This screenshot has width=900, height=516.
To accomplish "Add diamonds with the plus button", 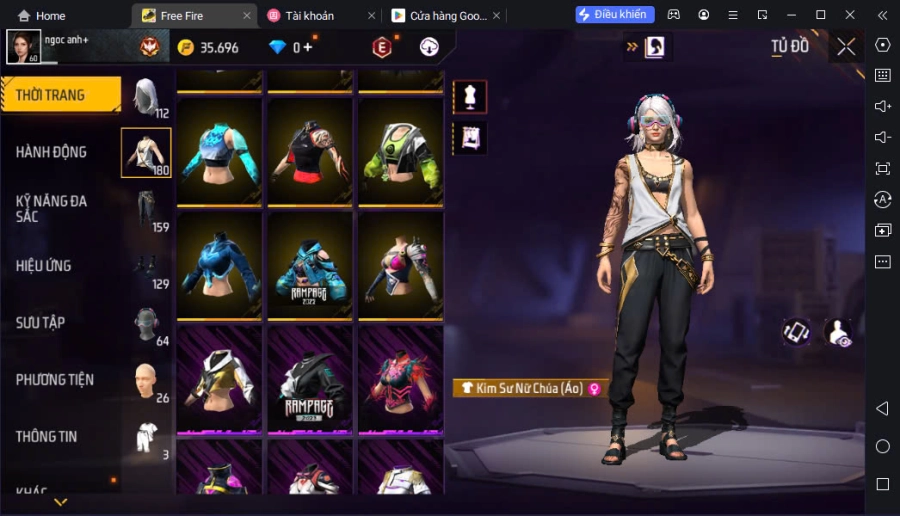I will [308, 47].
